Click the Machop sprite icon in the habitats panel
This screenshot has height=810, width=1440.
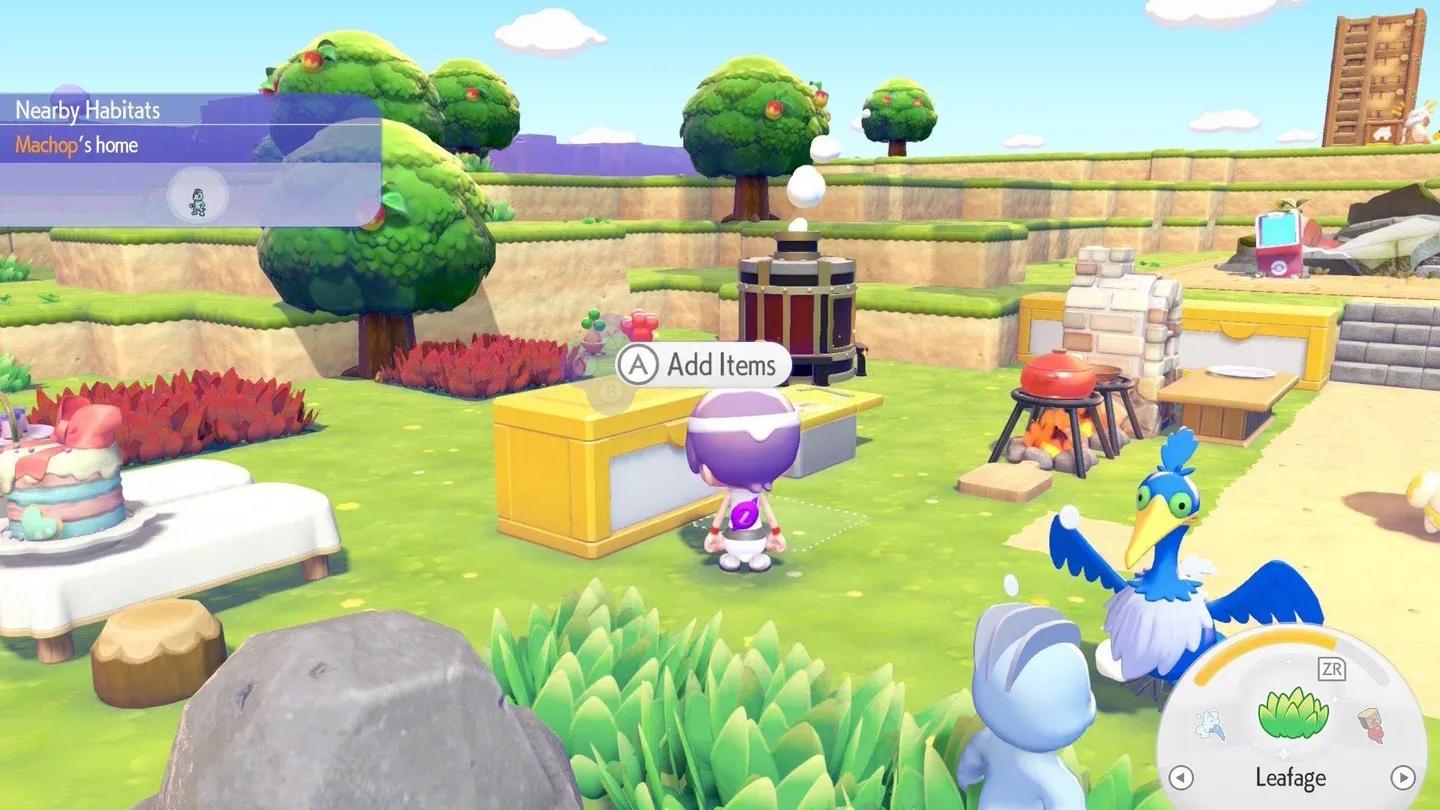197,200
